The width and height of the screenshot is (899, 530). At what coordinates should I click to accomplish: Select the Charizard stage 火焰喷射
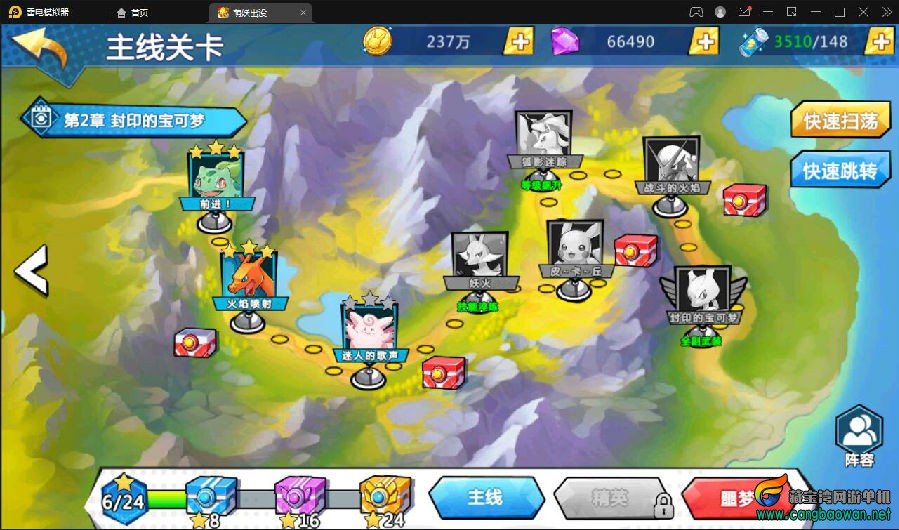coord(247,278)
